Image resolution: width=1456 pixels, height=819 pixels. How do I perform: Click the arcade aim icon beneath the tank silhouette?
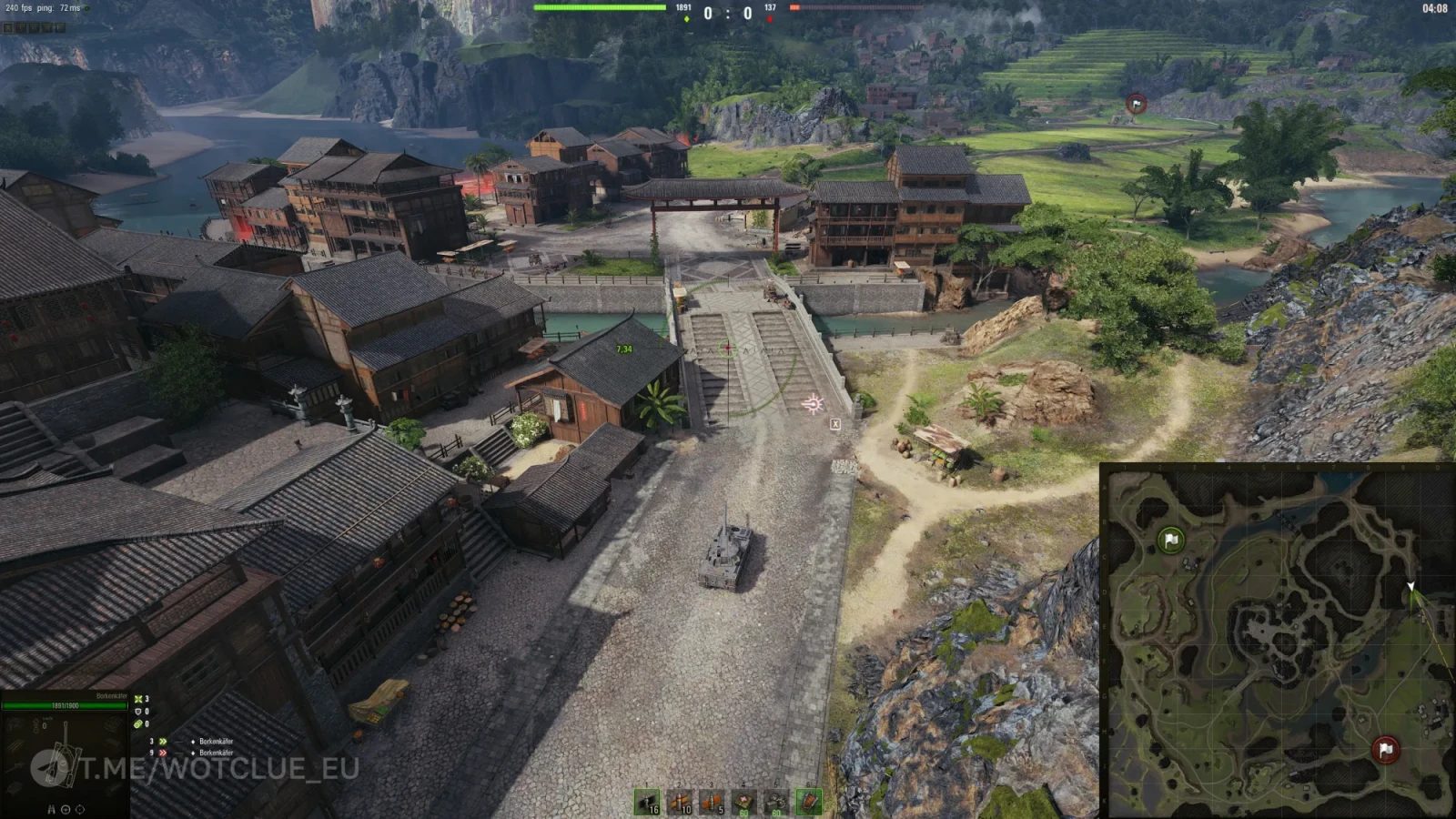[66, 810]
